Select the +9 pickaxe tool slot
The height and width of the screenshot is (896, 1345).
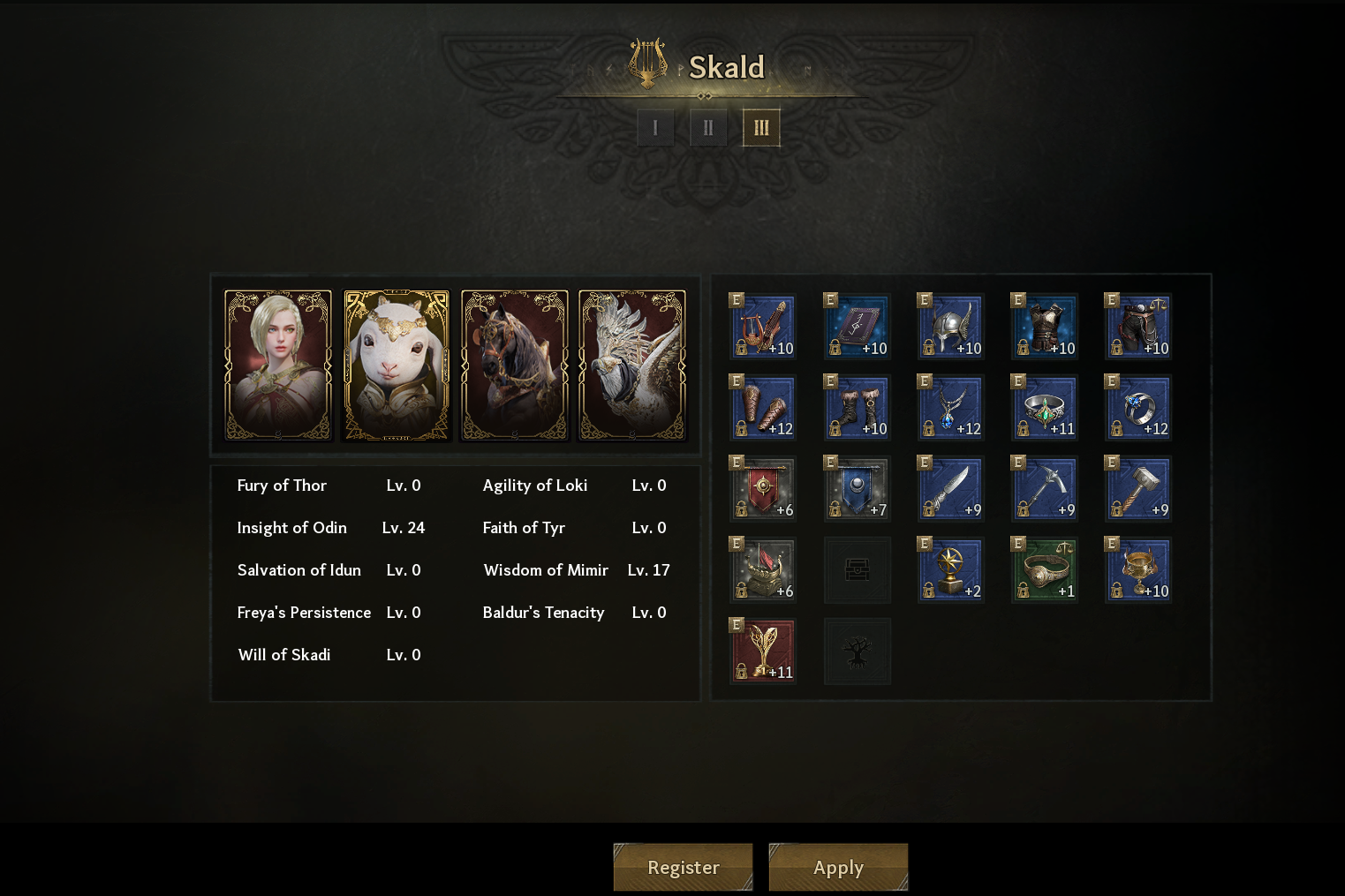[1044, 489]
